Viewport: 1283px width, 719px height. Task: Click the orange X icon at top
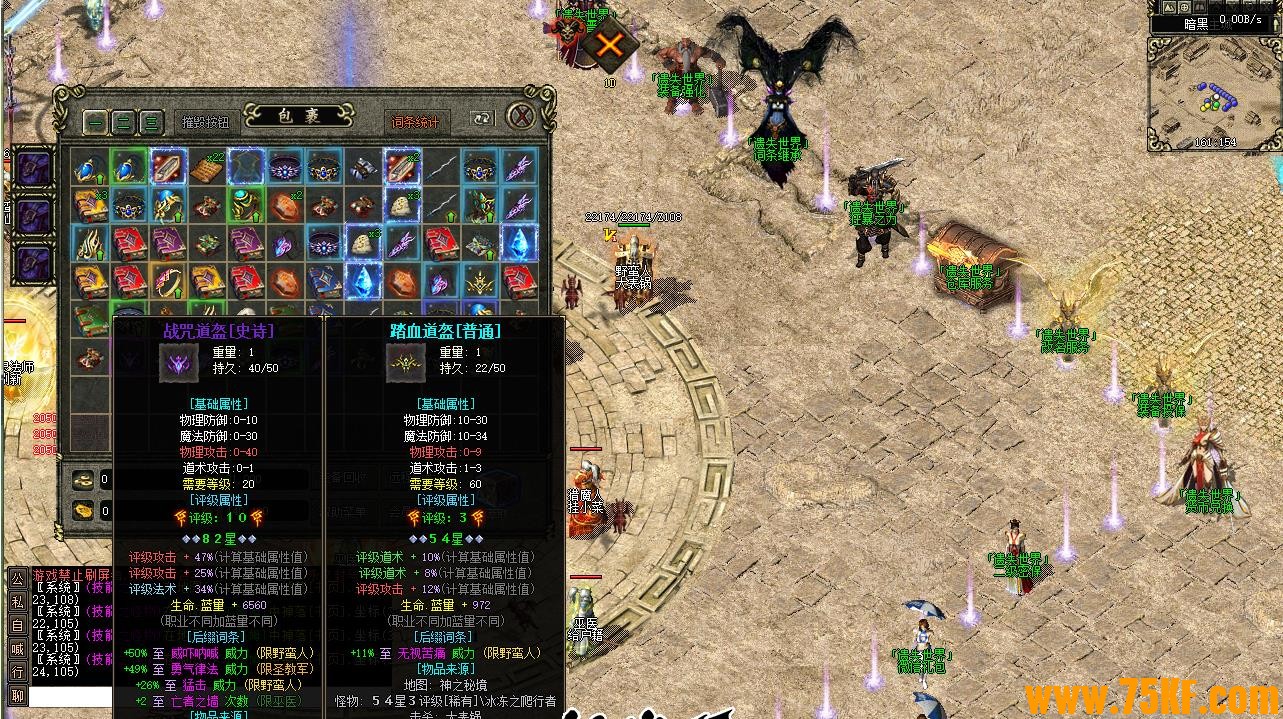coord(610,44)
